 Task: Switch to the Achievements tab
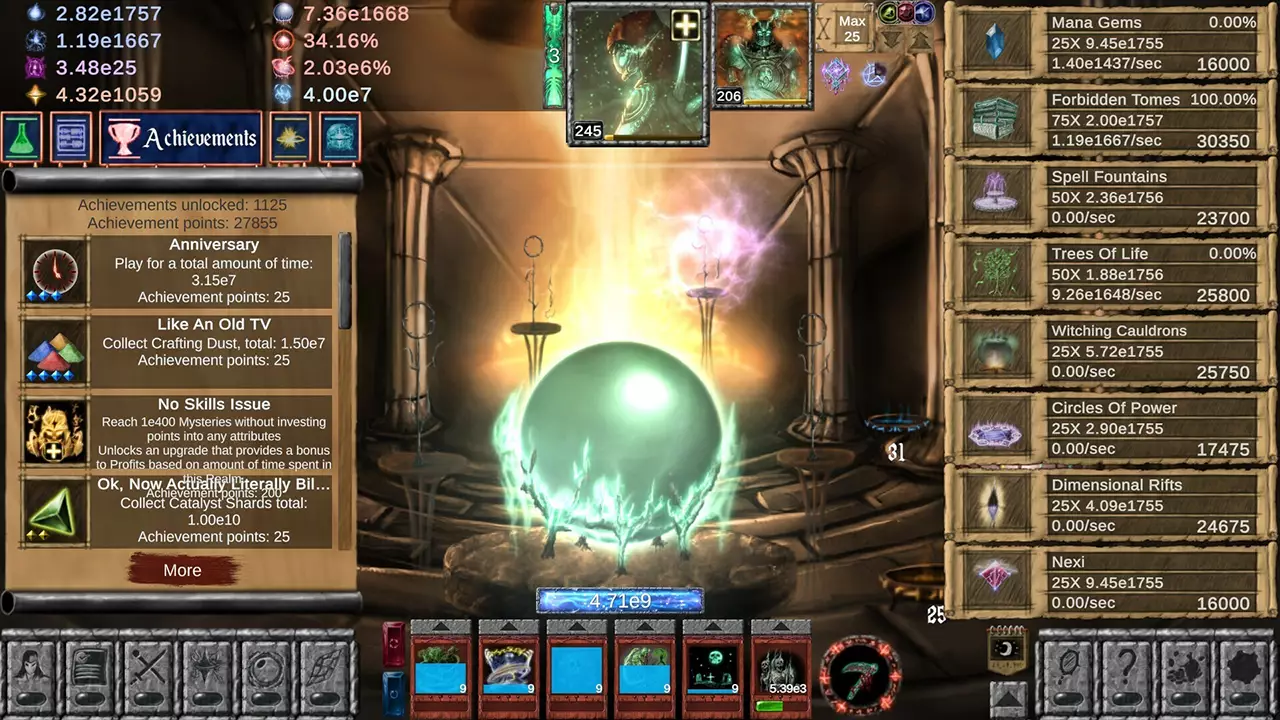(x=181, y=137)
